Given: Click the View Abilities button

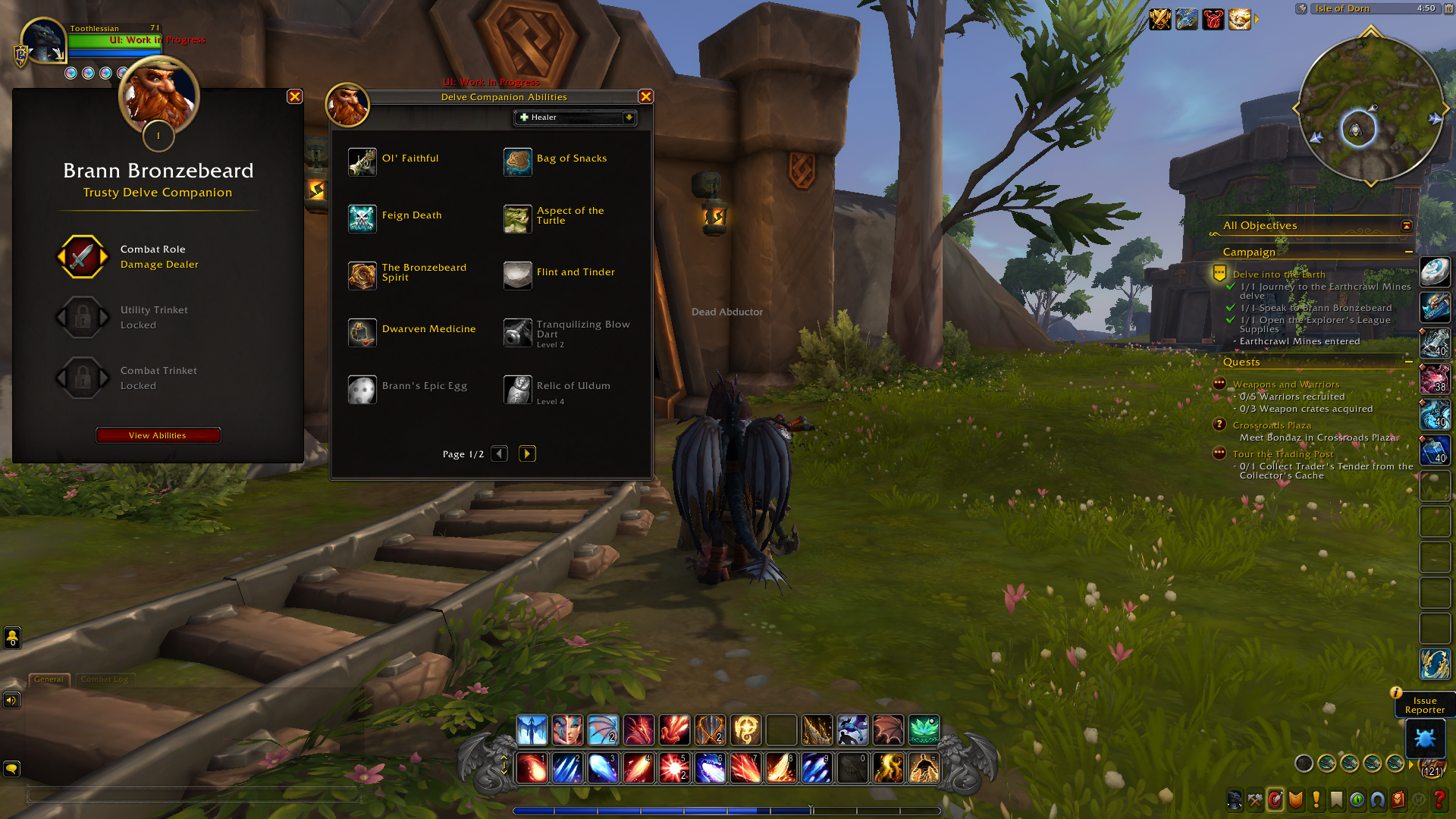Looking at the screenshot, I should click(x=158, y=435).
